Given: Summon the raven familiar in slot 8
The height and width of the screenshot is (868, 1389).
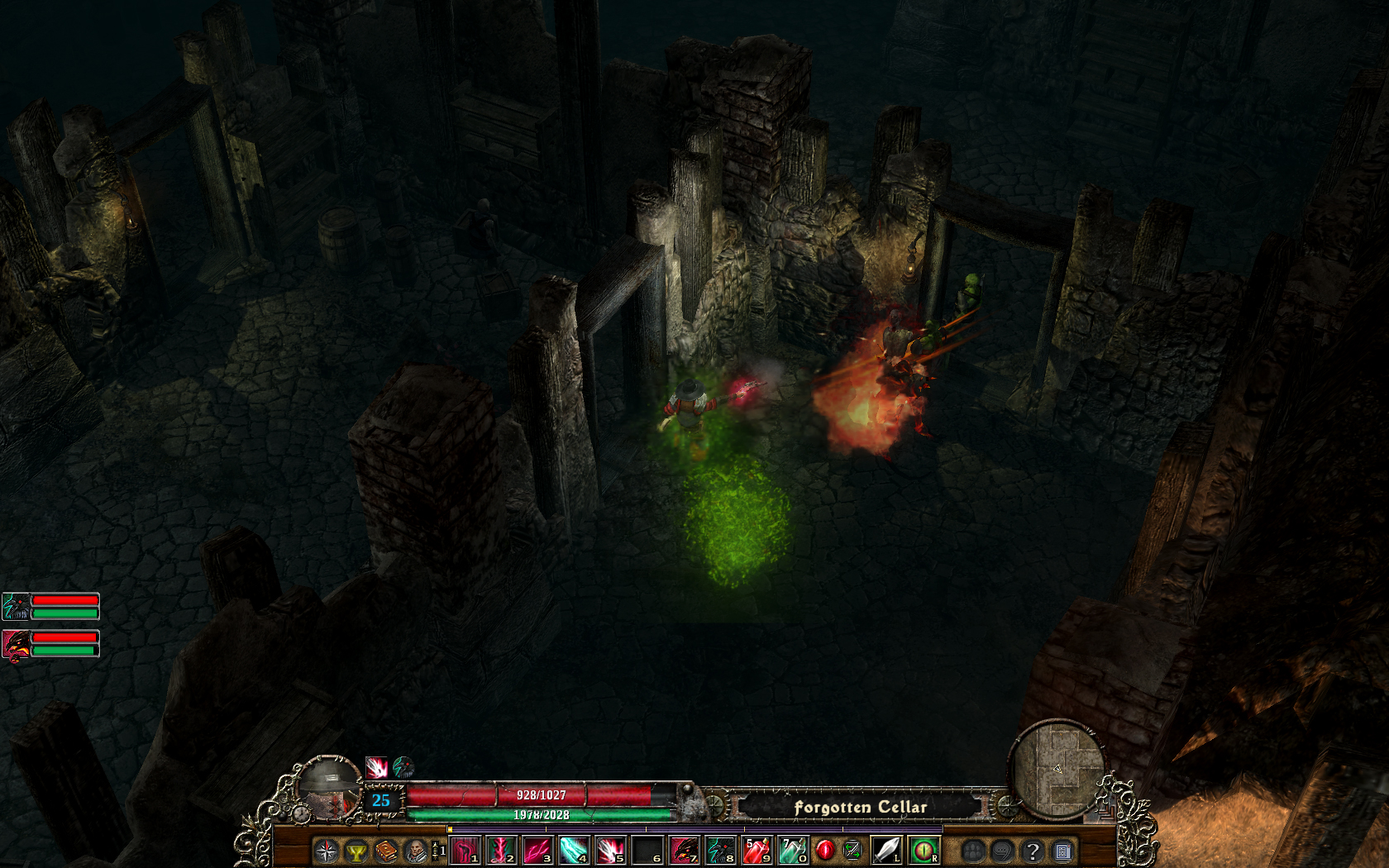Looking at the screenshot, I should click(720, 850).
